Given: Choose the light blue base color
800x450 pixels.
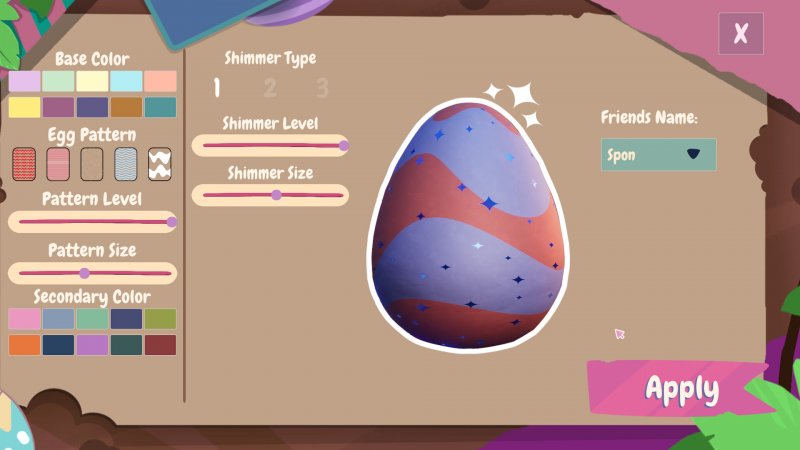Looking at the screenshot, I should pyautogui.click(x=126, y=81).
